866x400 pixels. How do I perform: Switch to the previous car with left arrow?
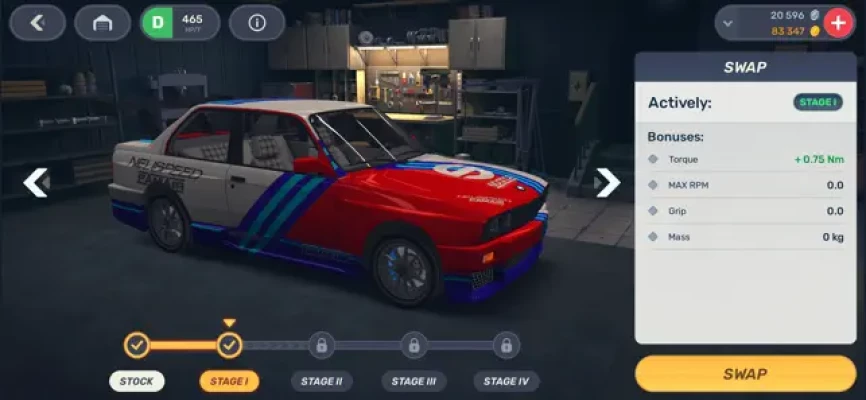[36, 182]
